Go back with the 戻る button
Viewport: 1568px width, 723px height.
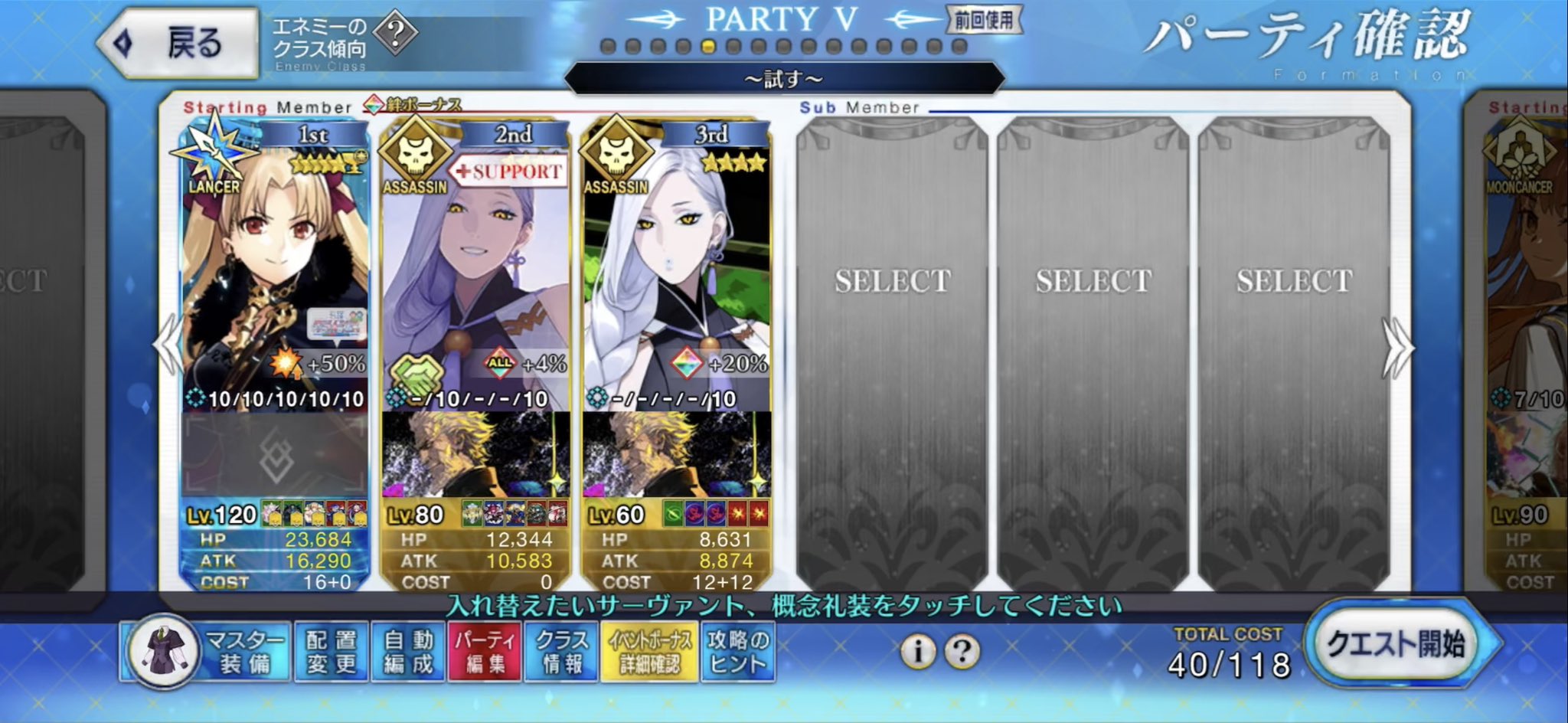click(178, 43)
